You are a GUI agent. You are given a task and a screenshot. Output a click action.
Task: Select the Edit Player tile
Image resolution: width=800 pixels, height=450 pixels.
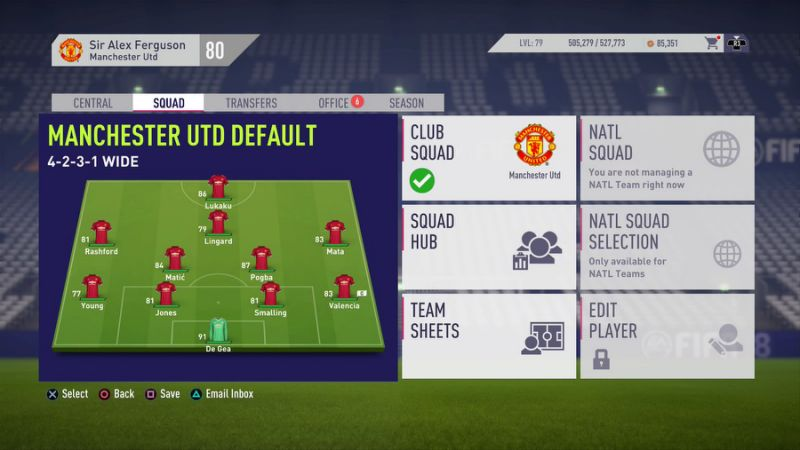[667, 335]
